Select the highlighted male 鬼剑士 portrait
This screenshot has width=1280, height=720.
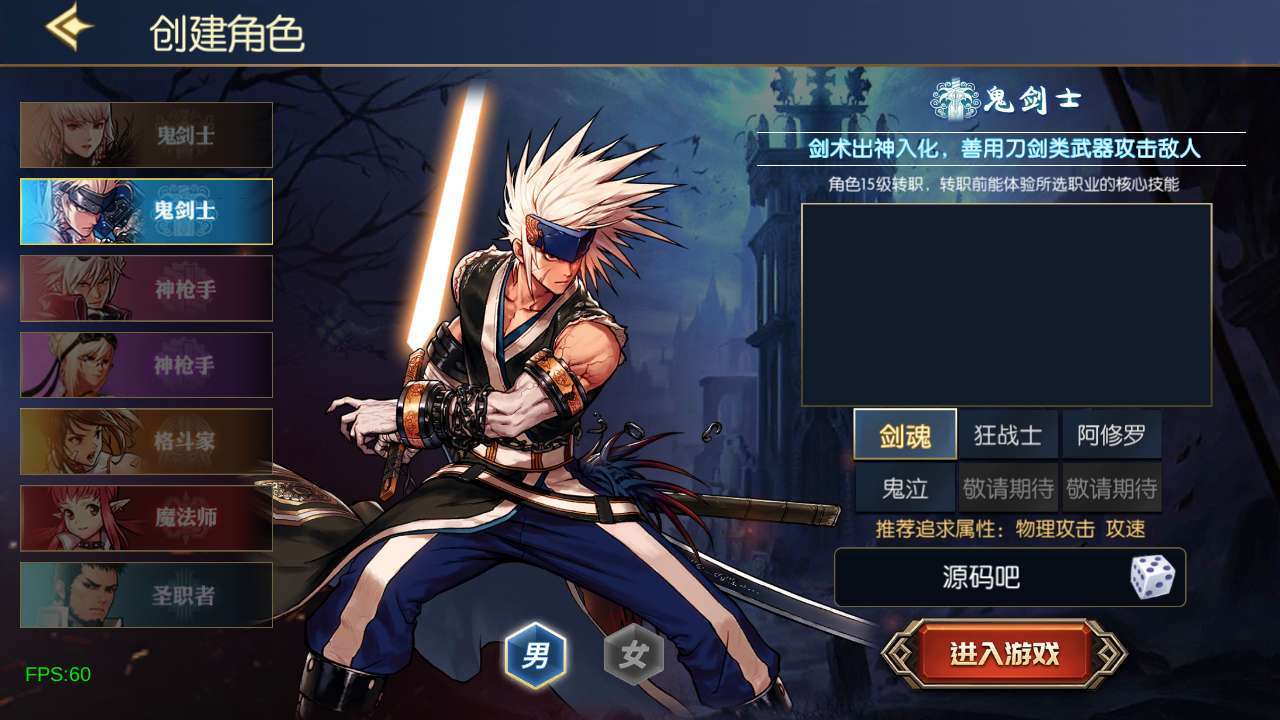[x=145, y=211]
